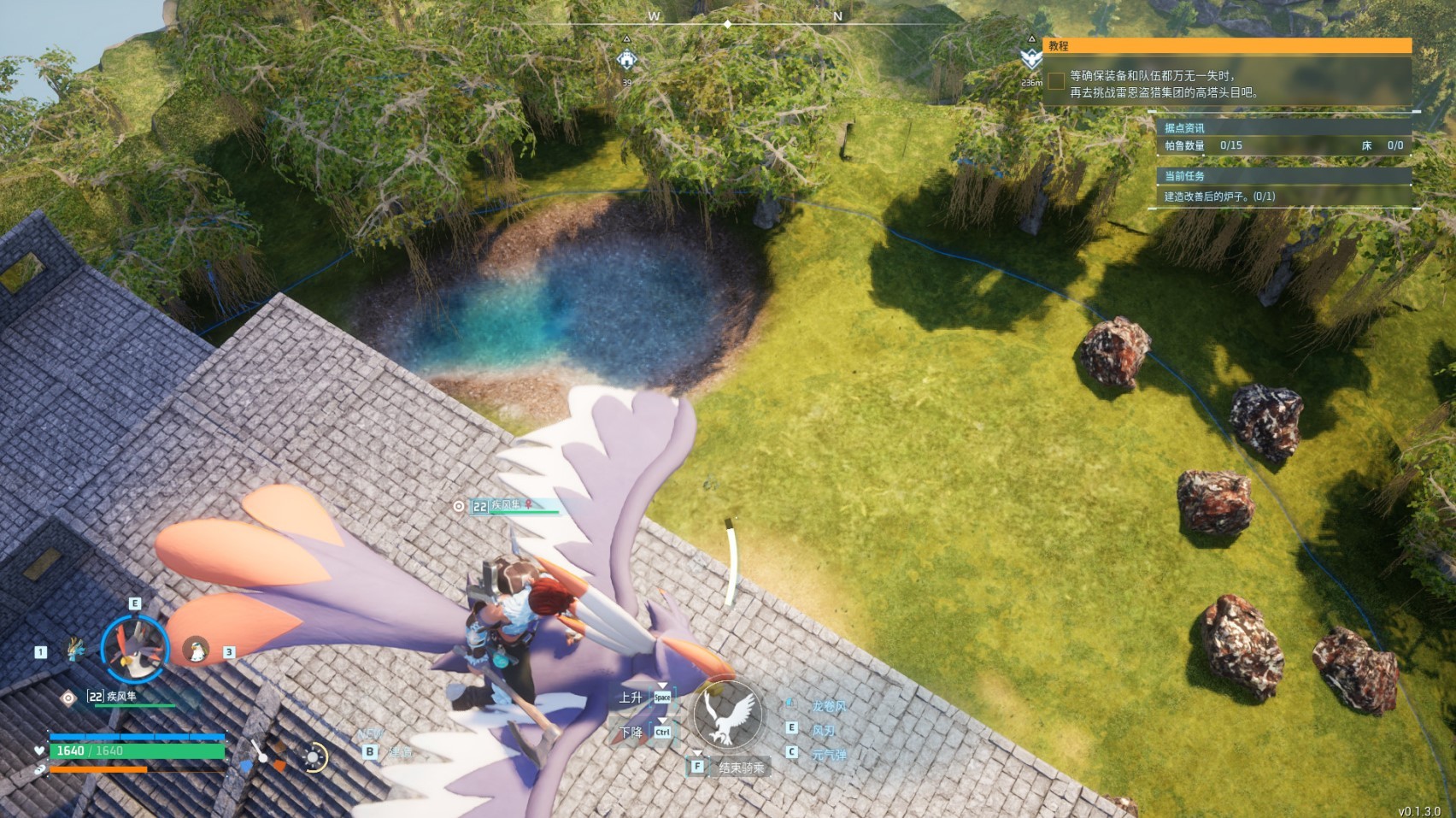Select the active 疾风隼 pal portrait
The height and width of the screenshot is (818, 1456).
click(135, 647)
